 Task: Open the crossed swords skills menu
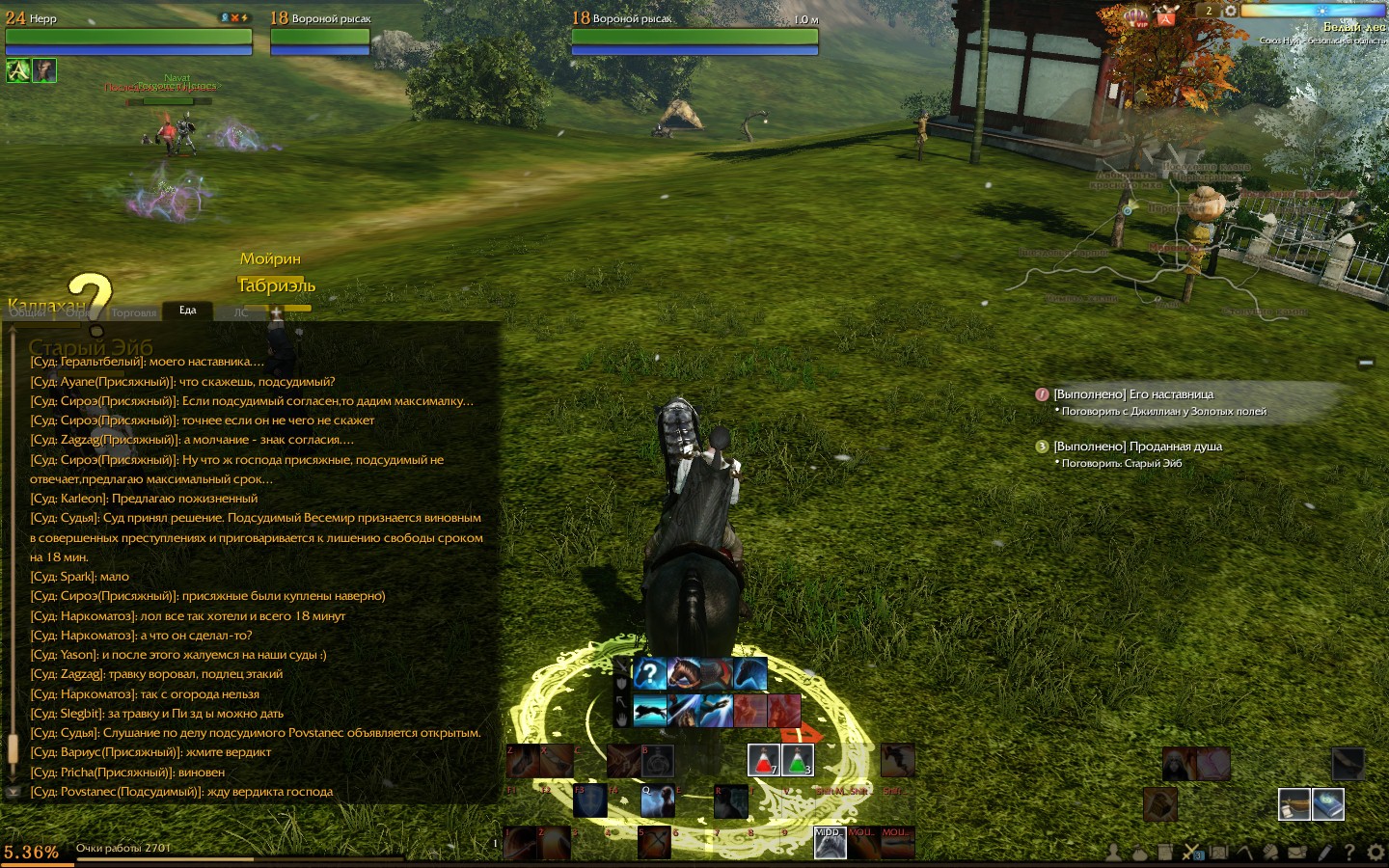(1191, 853)
